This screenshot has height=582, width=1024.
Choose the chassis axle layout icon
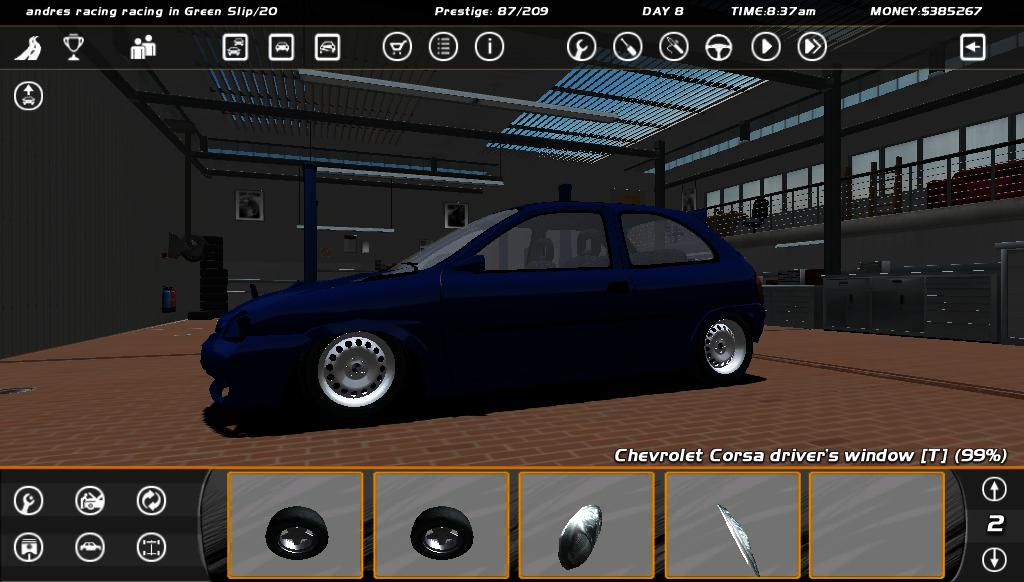[x=151, y=547]
